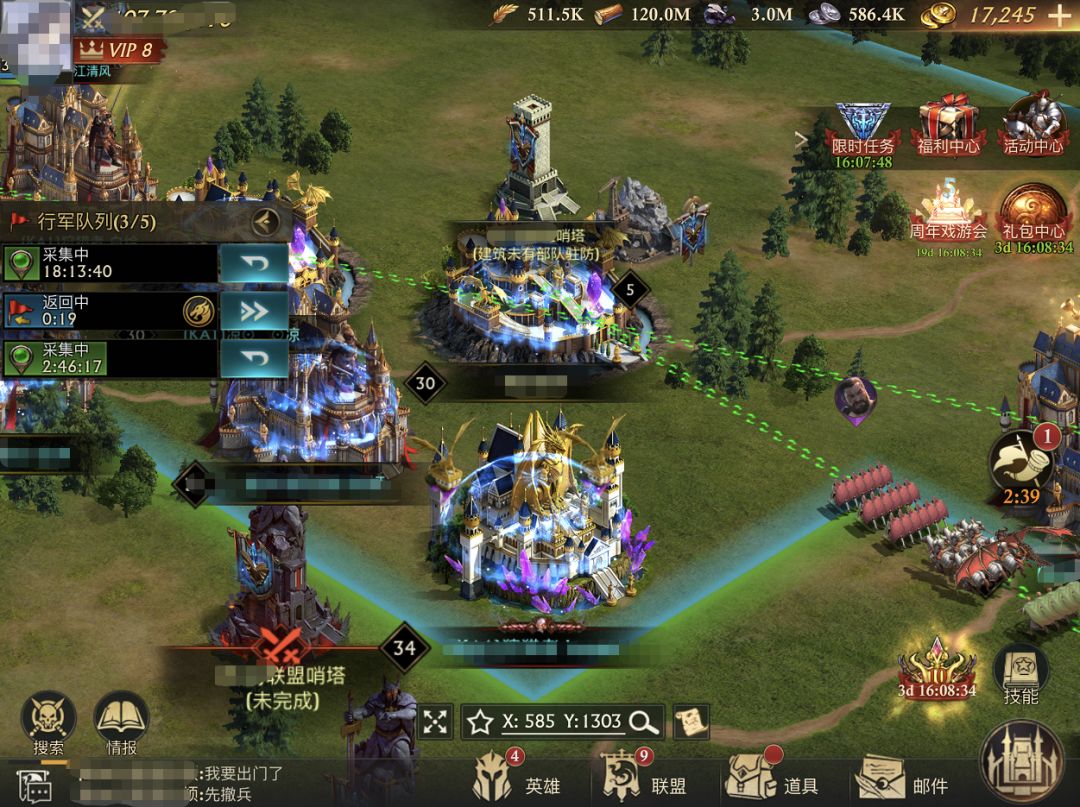Image resolution: width=1080 pixels, height=807 pixels.
Task: Open 限时任务 timed quests
Action: (863, 128)
